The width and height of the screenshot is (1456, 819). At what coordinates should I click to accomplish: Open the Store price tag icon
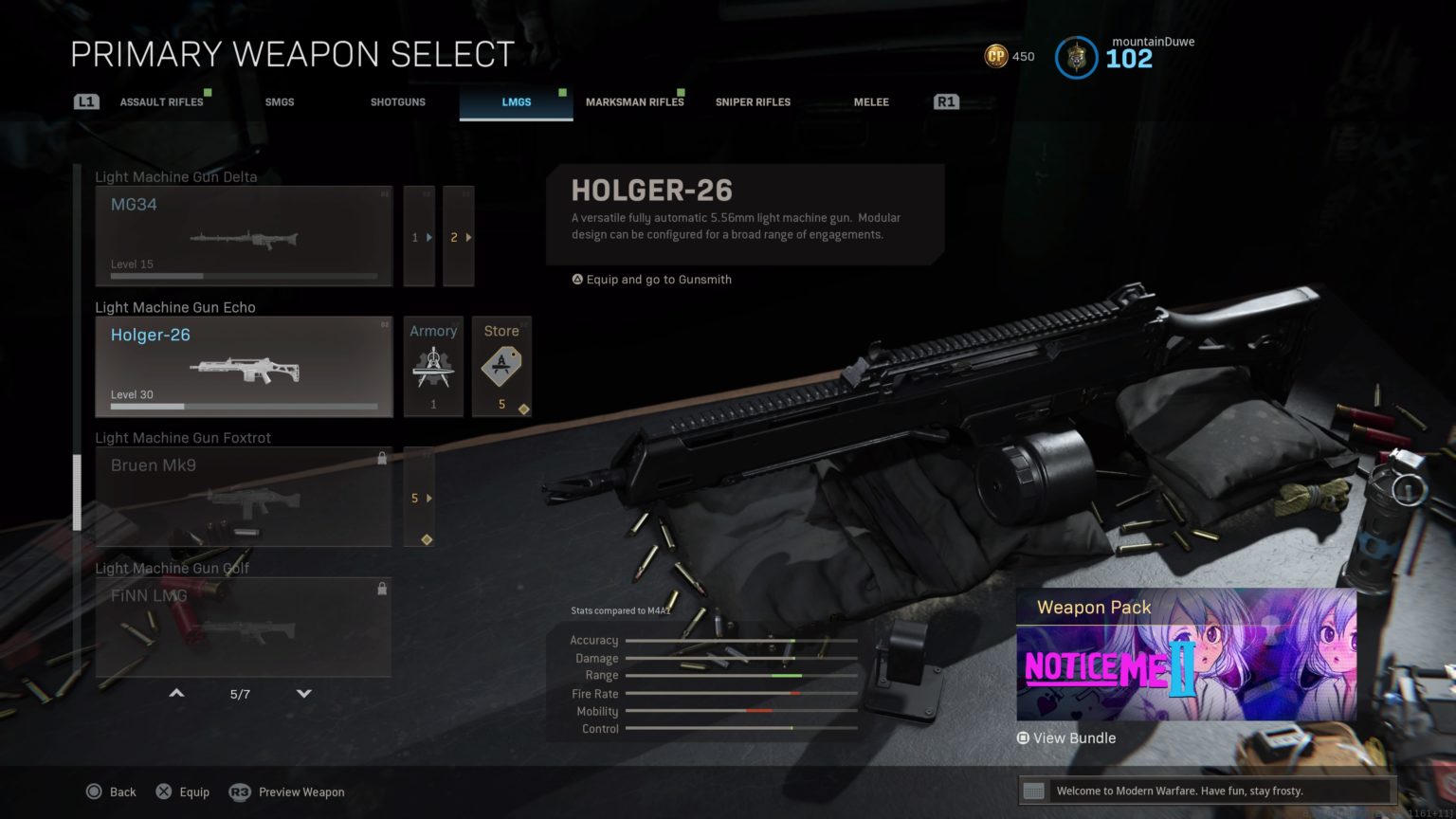click(501, 365)
